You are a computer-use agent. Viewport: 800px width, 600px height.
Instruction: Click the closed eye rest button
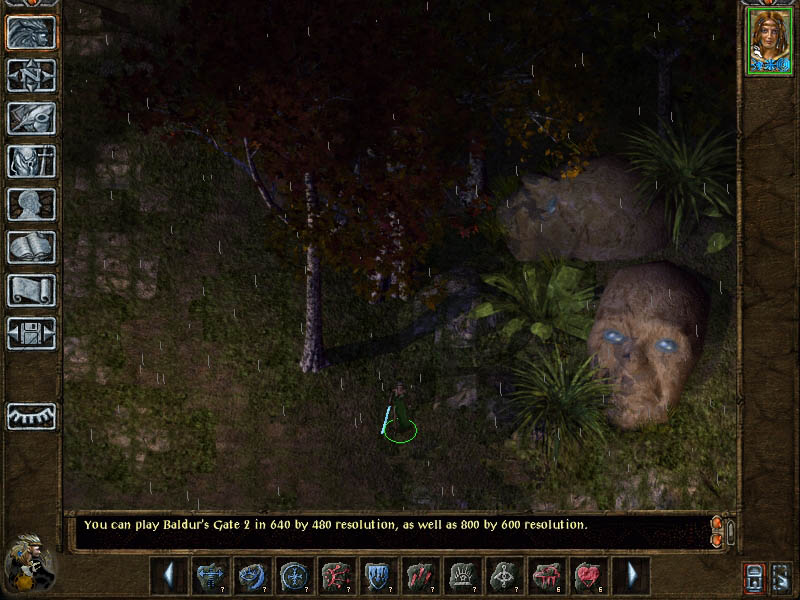(31, 416)
